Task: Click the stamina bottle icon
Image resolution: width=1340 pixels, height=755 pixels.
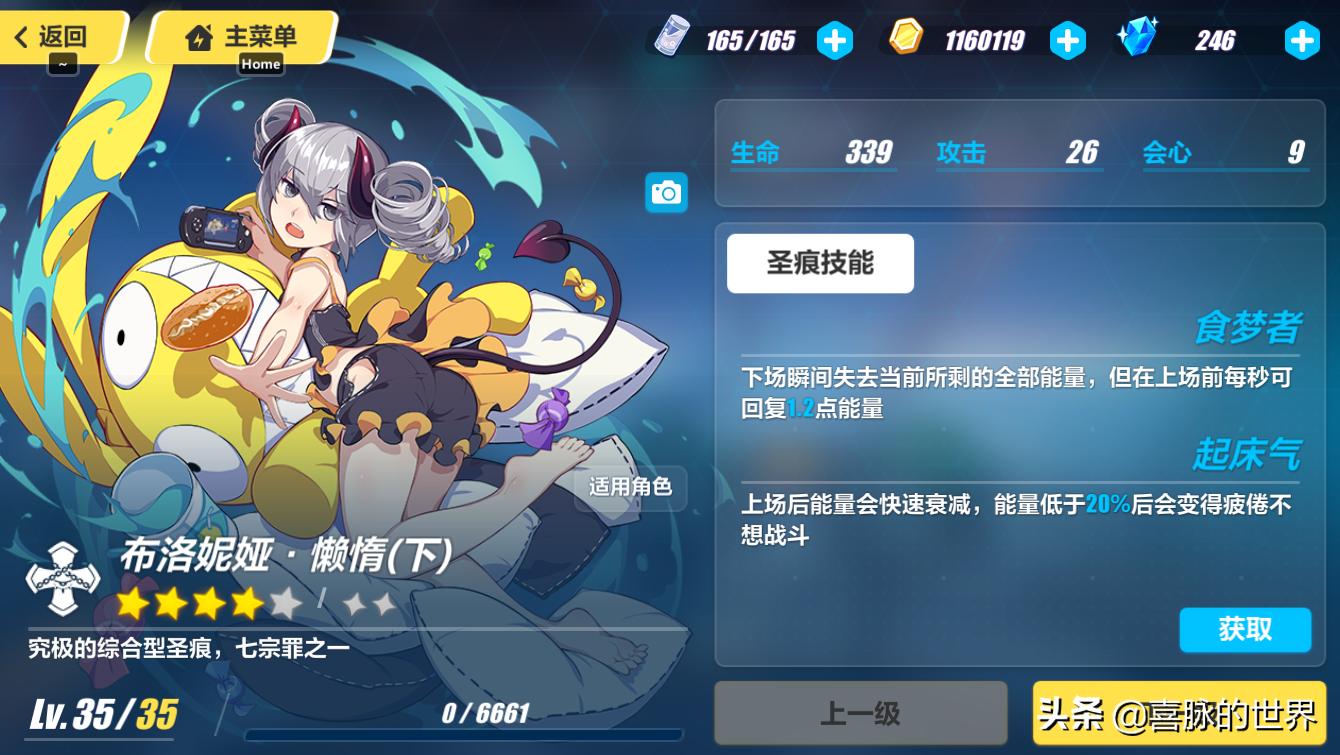Action: click(x=676, y=40)
